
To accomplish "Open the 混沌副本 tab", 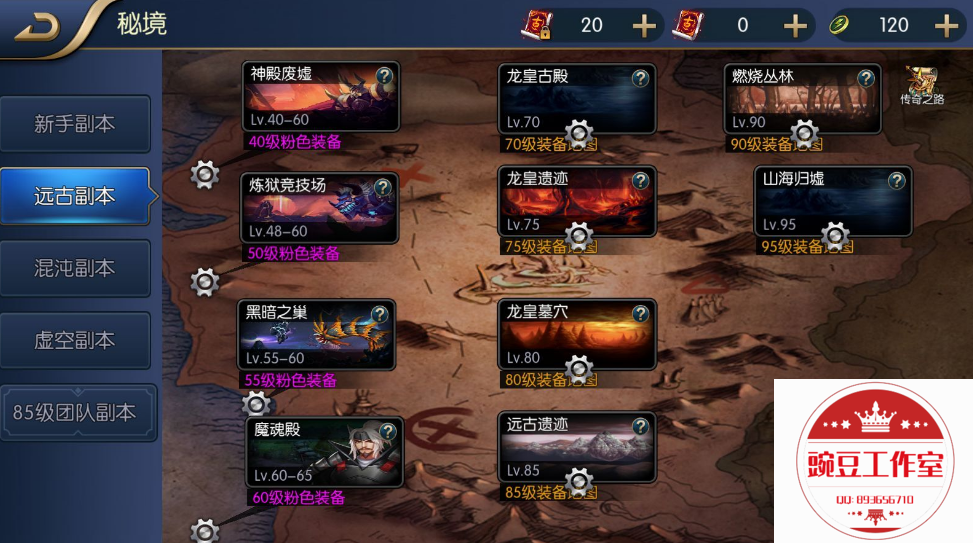I will point(75,268).
